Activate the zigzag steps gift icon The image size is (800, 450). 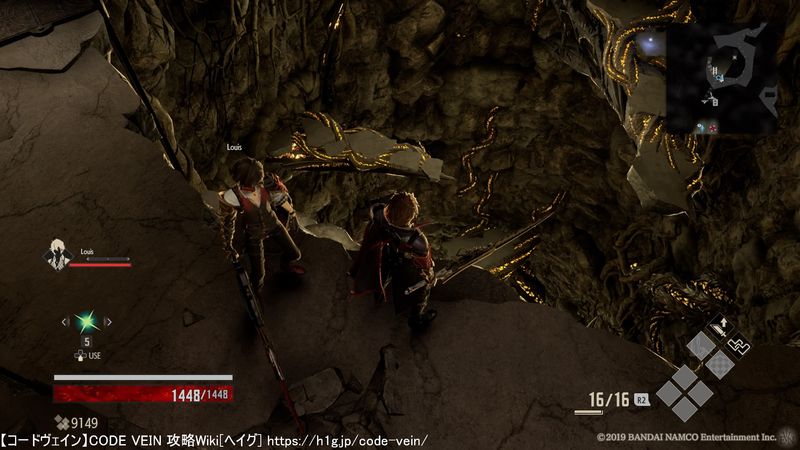741,346
